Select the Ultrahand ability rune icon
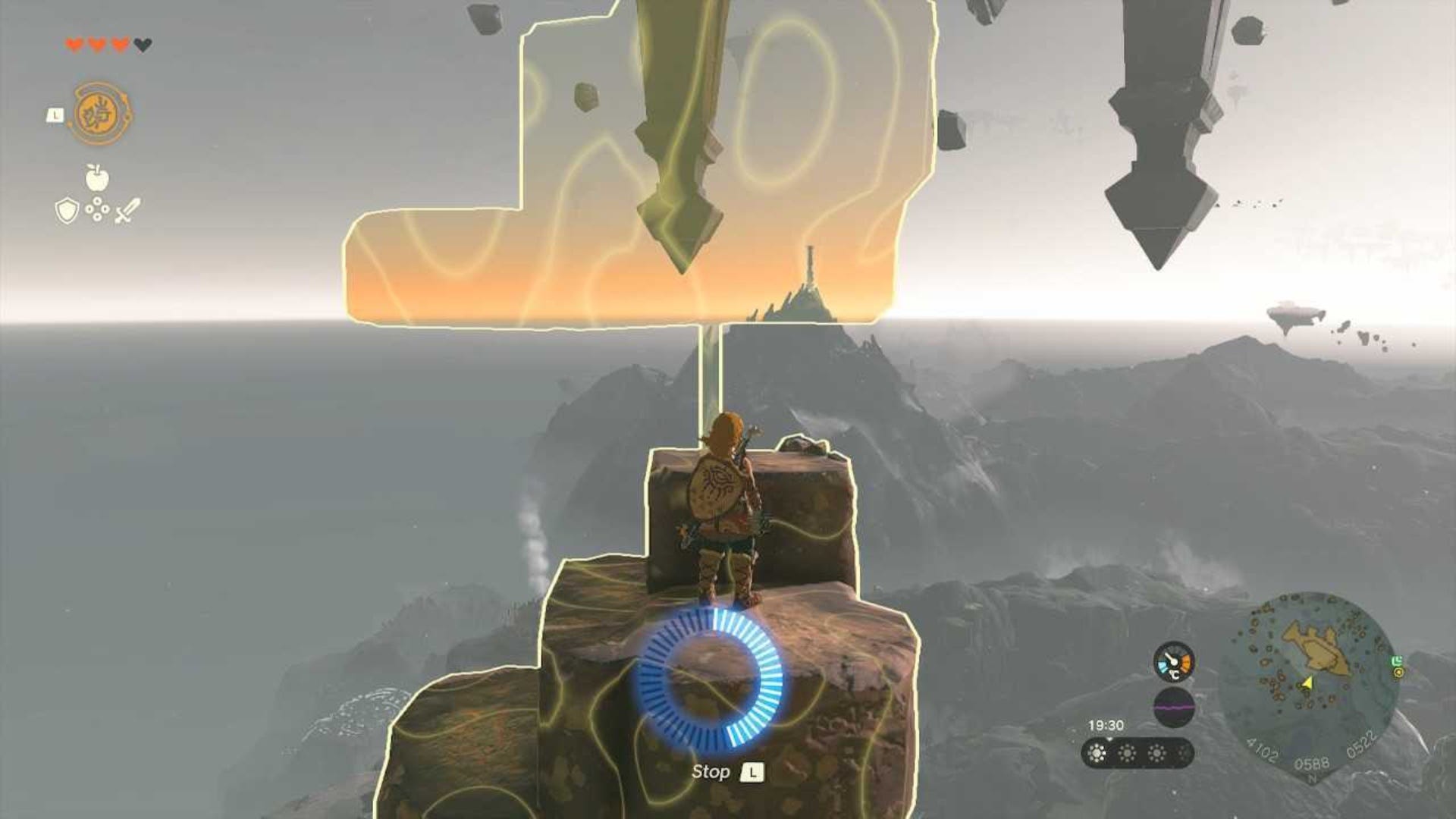 (x=100, y=112)
